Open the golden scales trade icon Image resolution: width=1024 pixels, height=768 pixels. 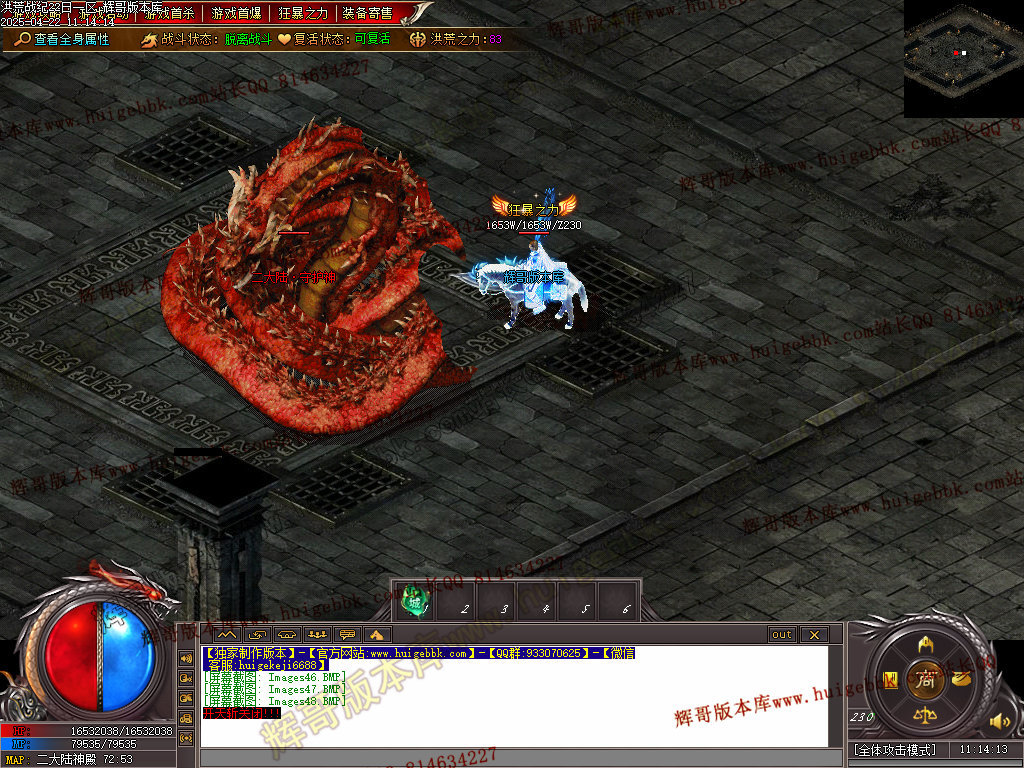tap(926, 716)
